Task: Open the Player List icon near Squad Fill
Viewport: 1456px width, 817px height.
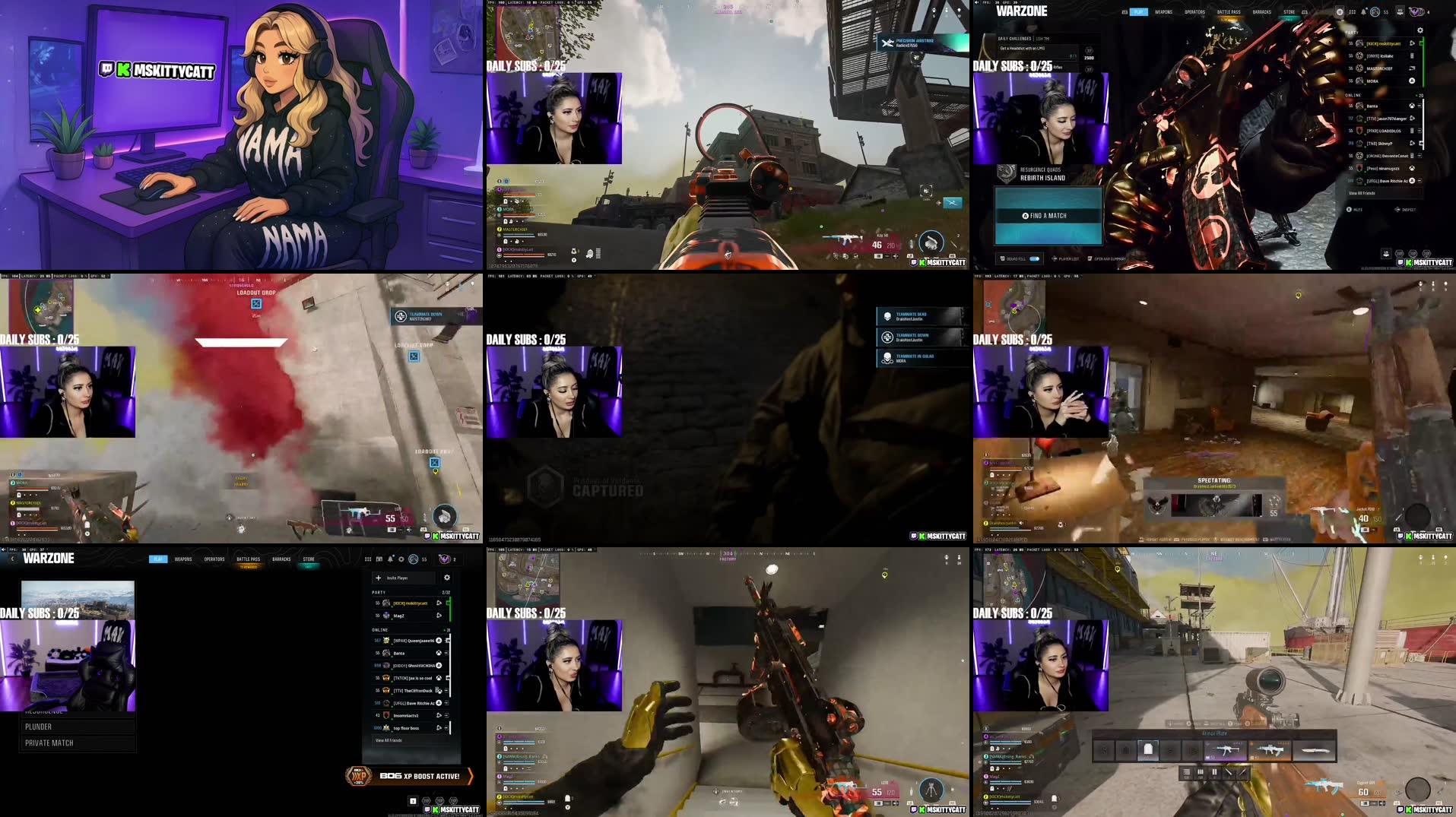Action: pos(1055,259)
